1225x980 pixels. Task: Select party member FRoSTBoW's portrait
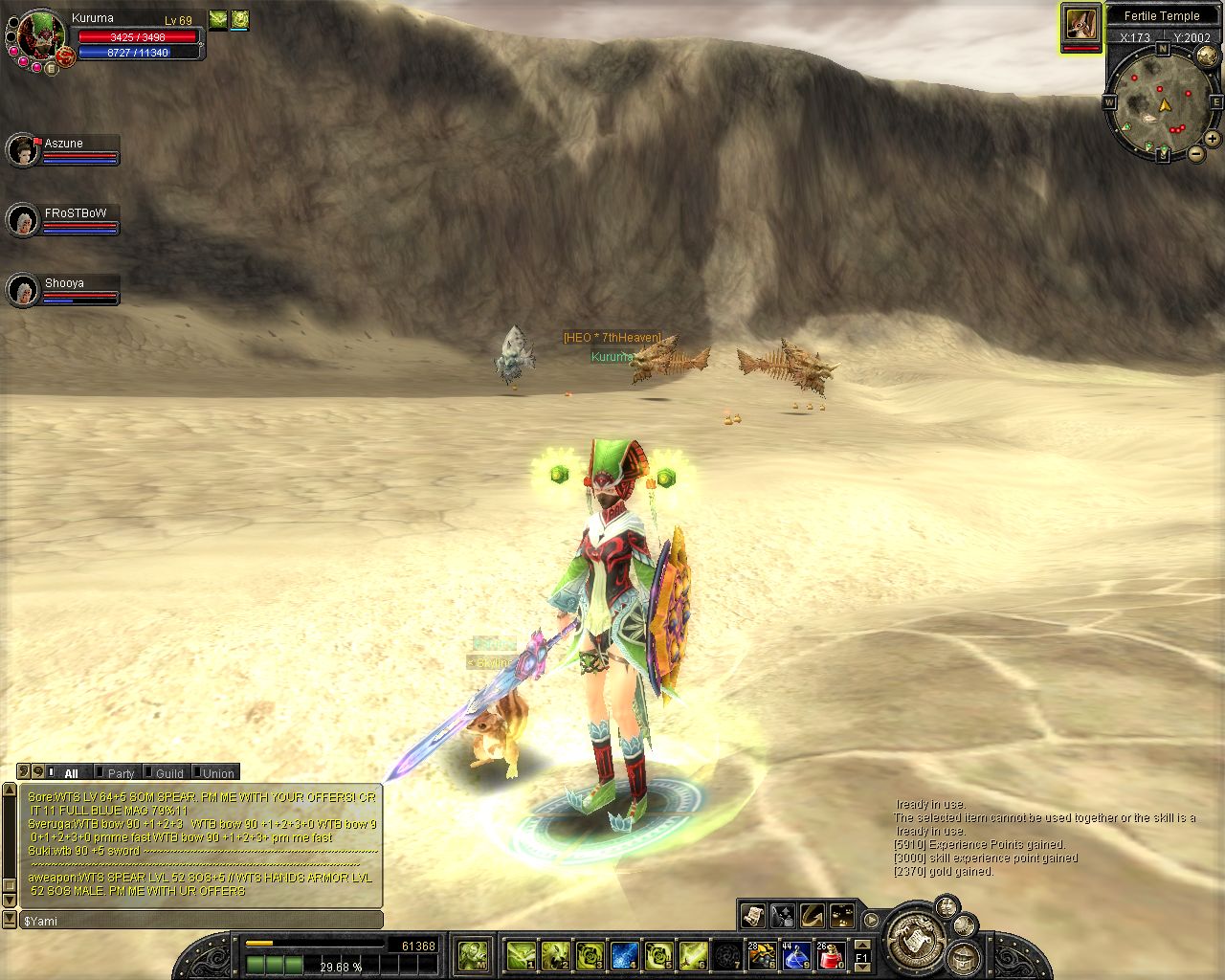[x=21, y=221]
